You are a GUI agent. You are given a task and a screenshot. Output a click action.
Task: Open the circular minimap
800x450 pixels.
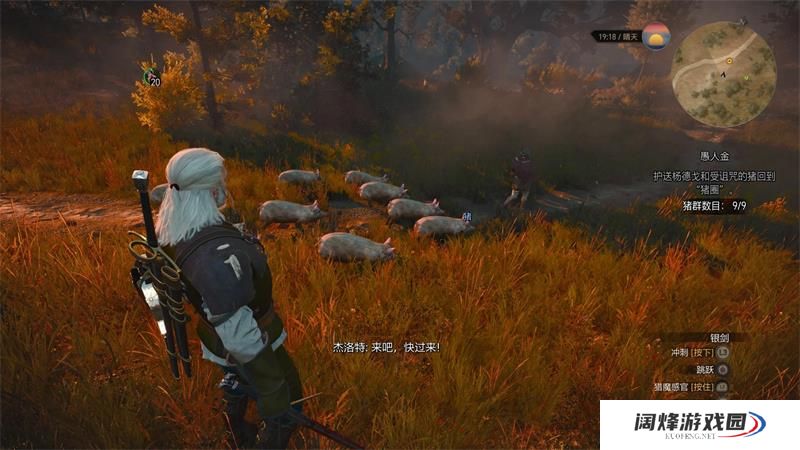point(723,75)
